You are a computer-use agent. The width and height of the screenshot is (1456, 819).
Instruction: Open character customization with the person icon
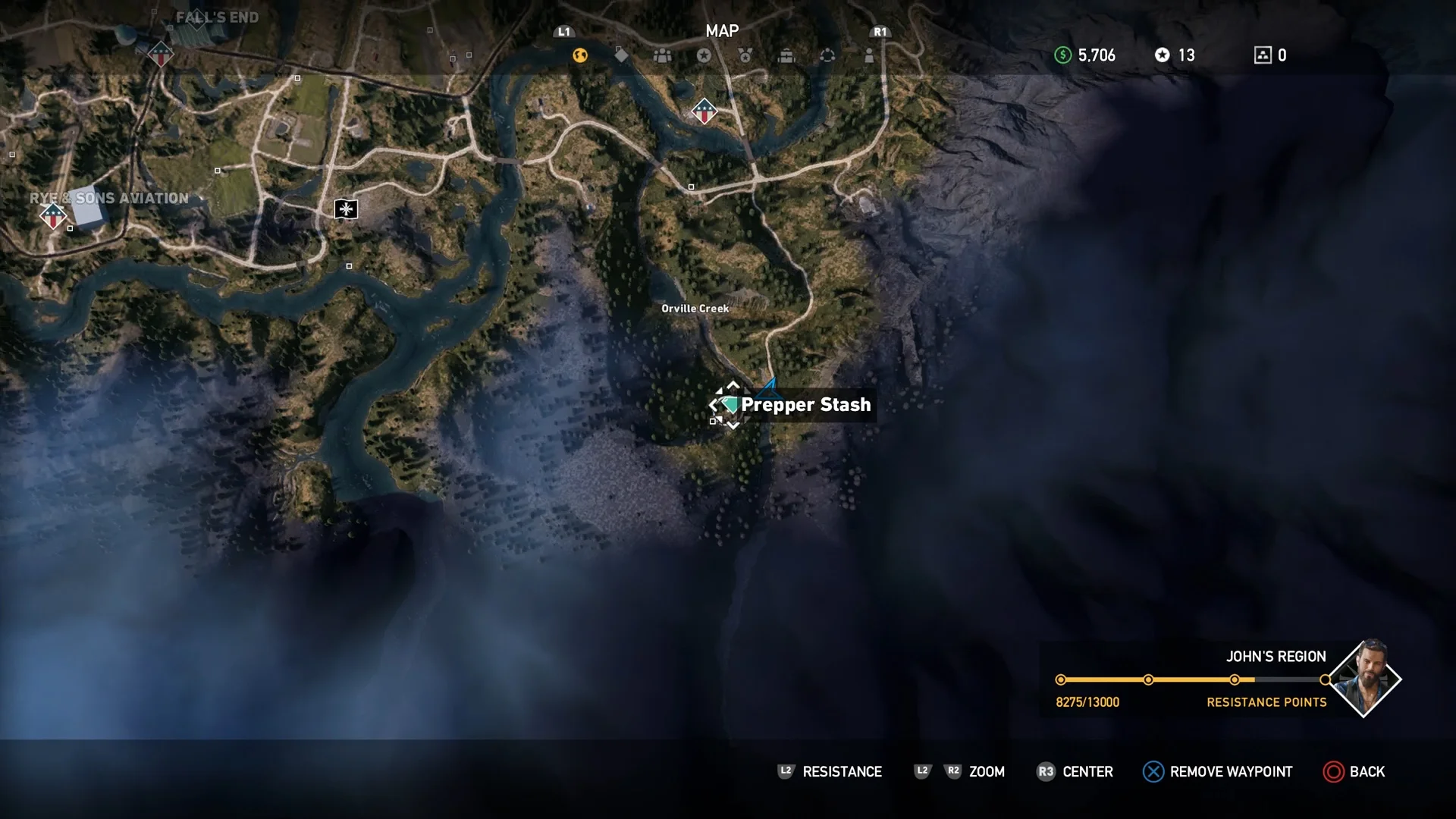[868, 55]
